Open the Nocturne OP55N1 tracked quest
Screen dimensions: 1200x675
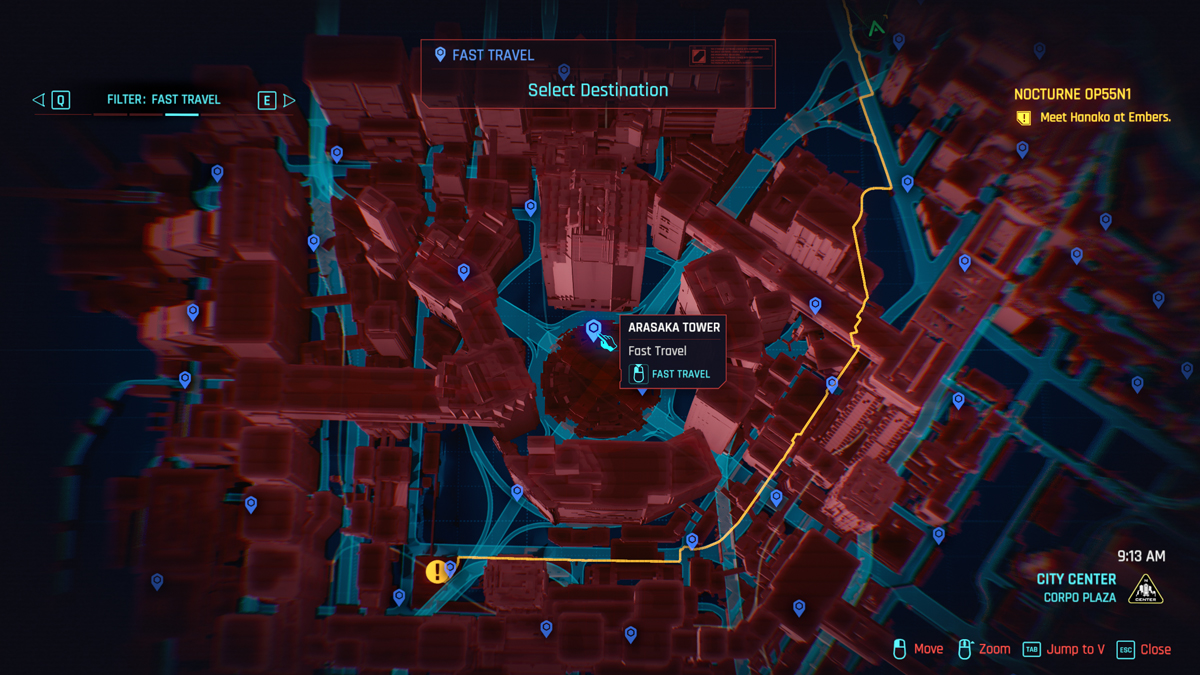tap(1072, 95)
